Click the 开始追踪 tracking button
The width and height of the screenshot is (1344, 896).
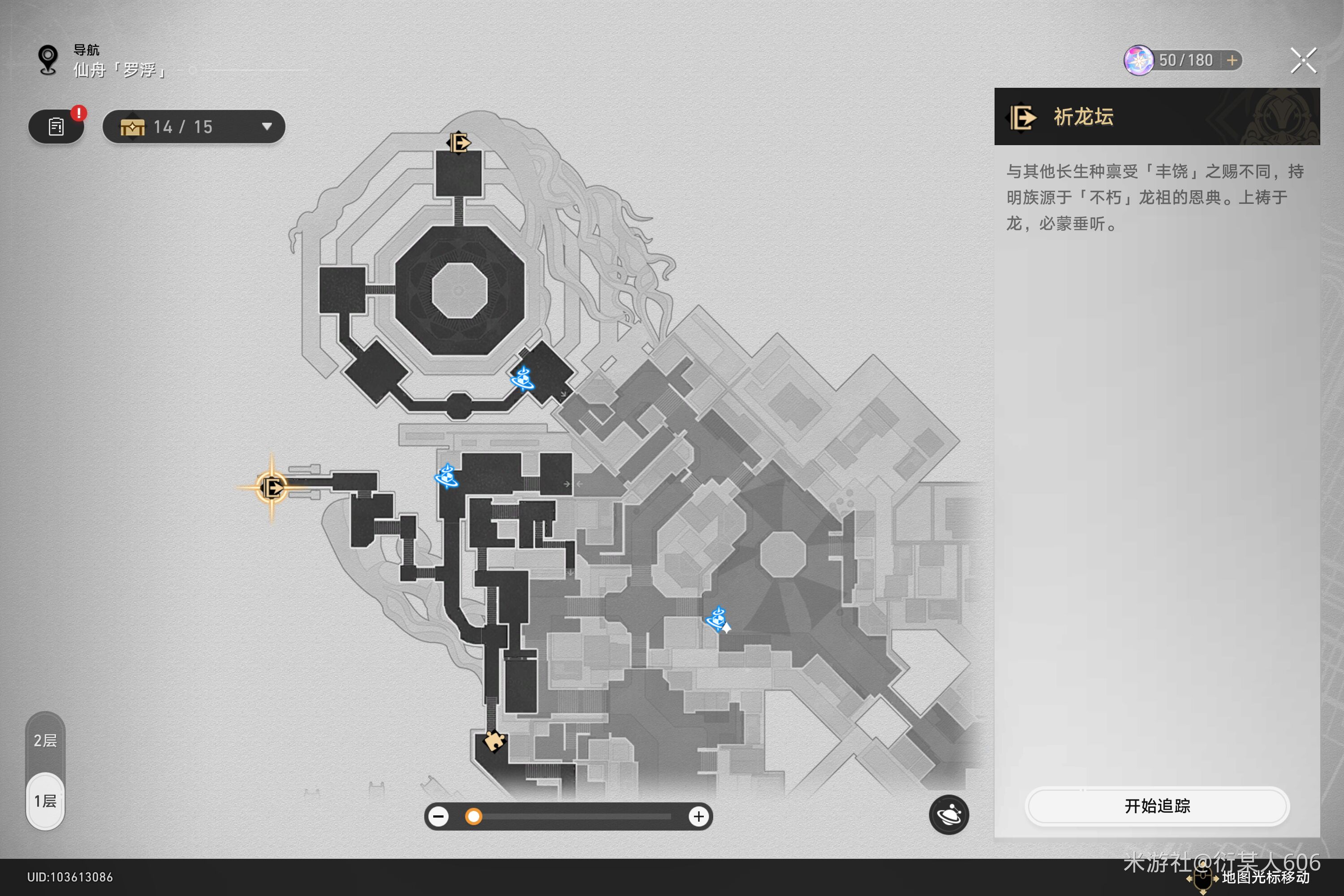pos(1157,806)
